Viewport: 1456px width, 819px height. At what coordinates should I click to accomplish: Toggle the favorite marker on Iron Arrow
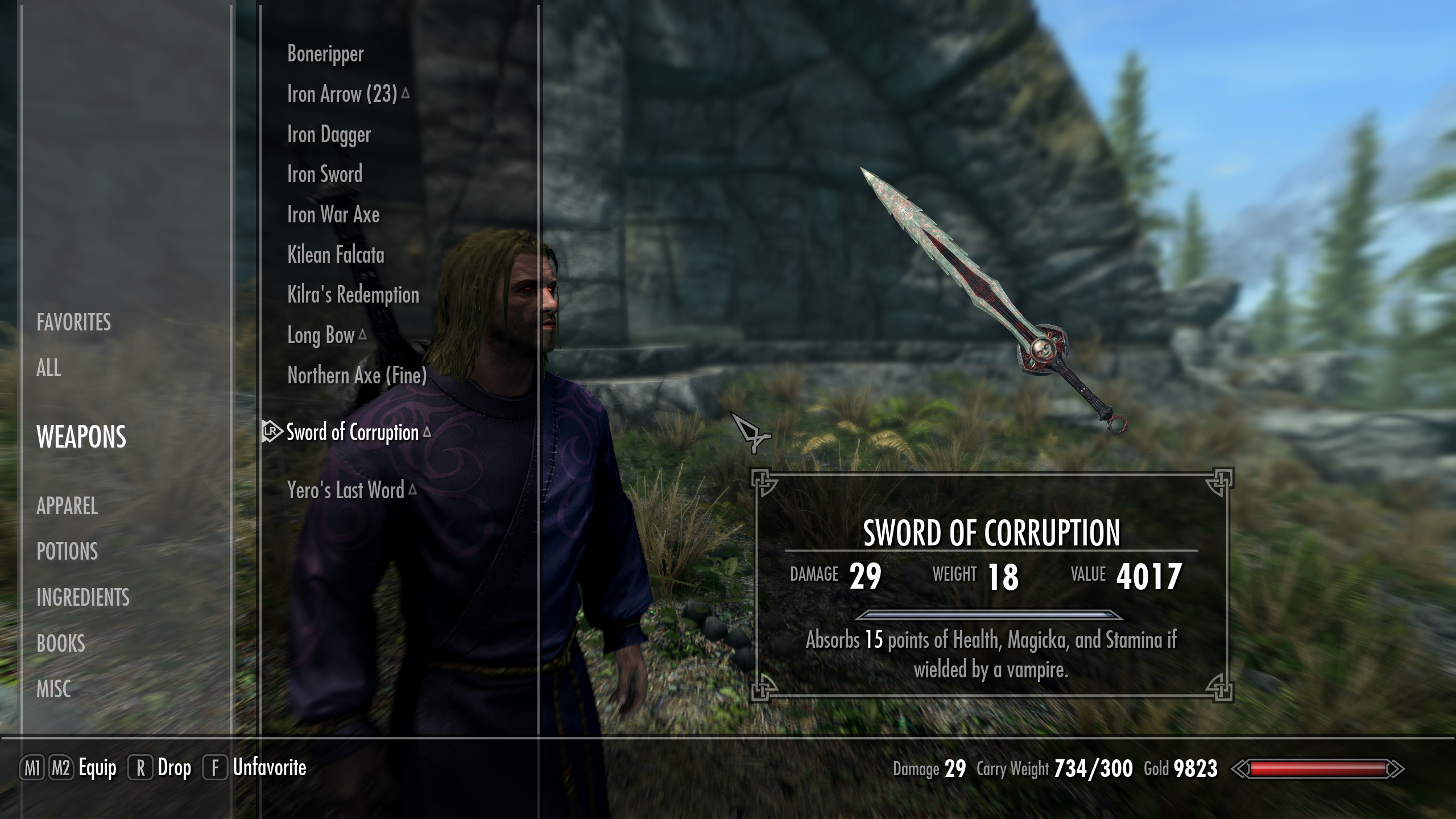click(x=405, y=93)
